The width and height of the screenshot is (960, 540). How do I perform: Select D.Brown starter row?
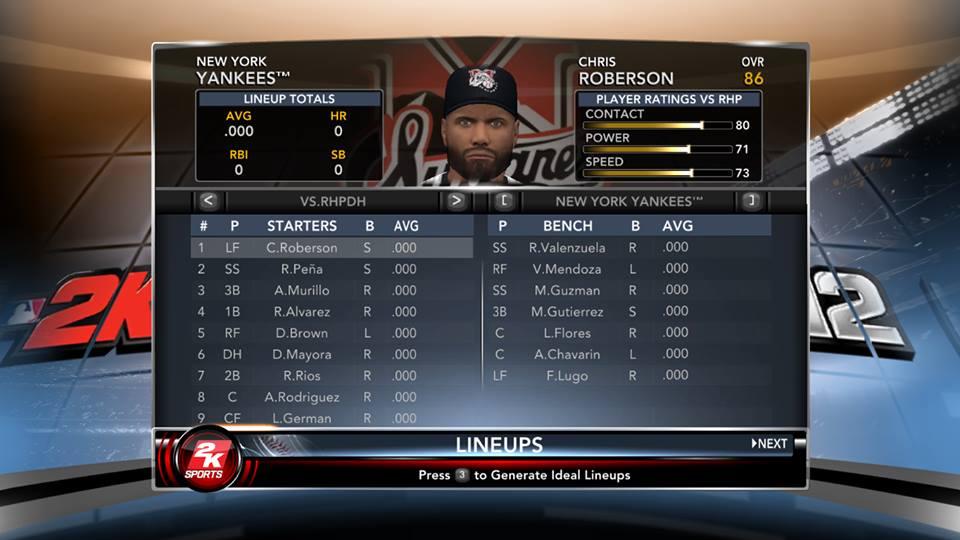coord(302,333)
